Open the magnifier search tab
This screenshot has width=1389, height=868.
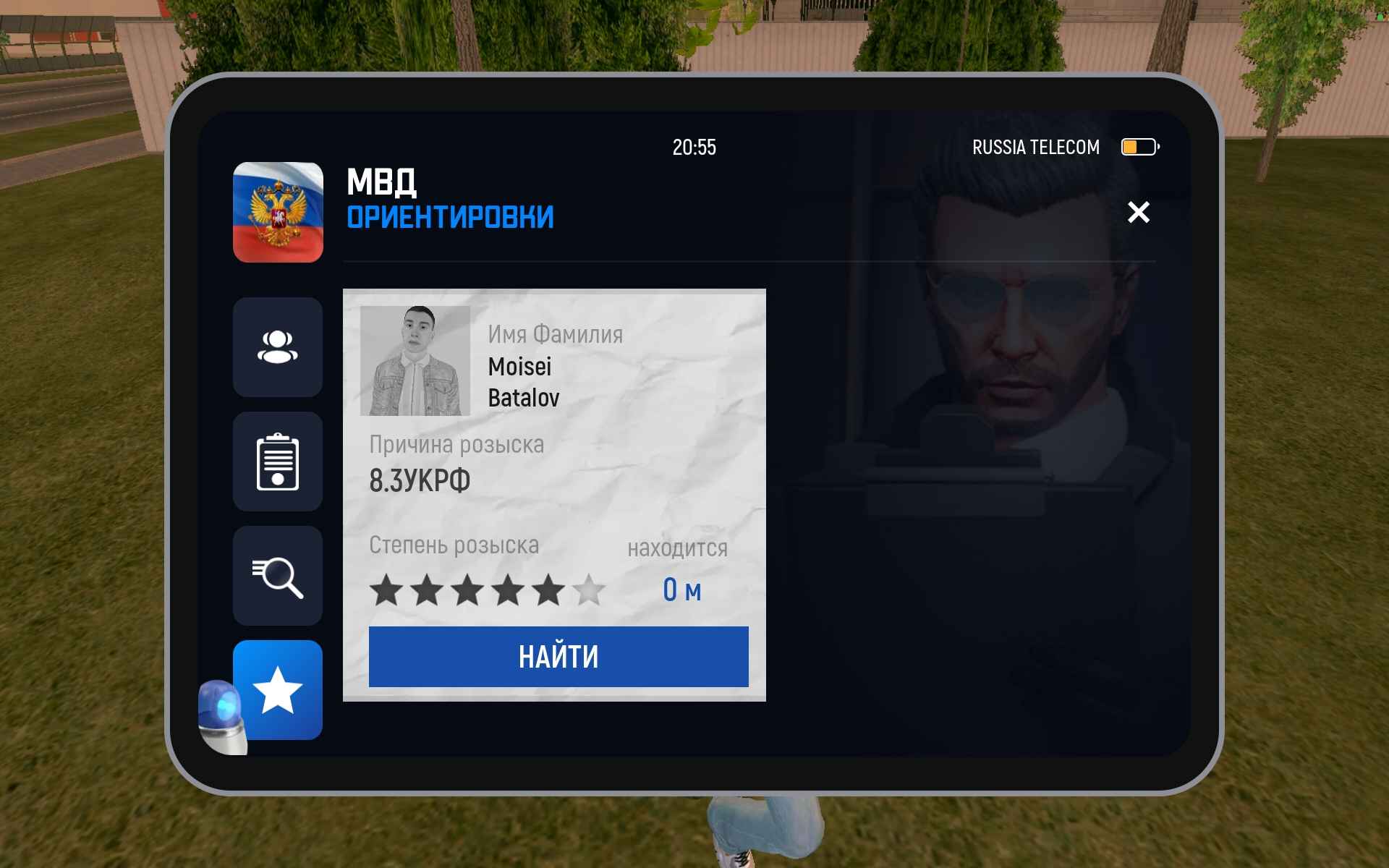(278, 576)
